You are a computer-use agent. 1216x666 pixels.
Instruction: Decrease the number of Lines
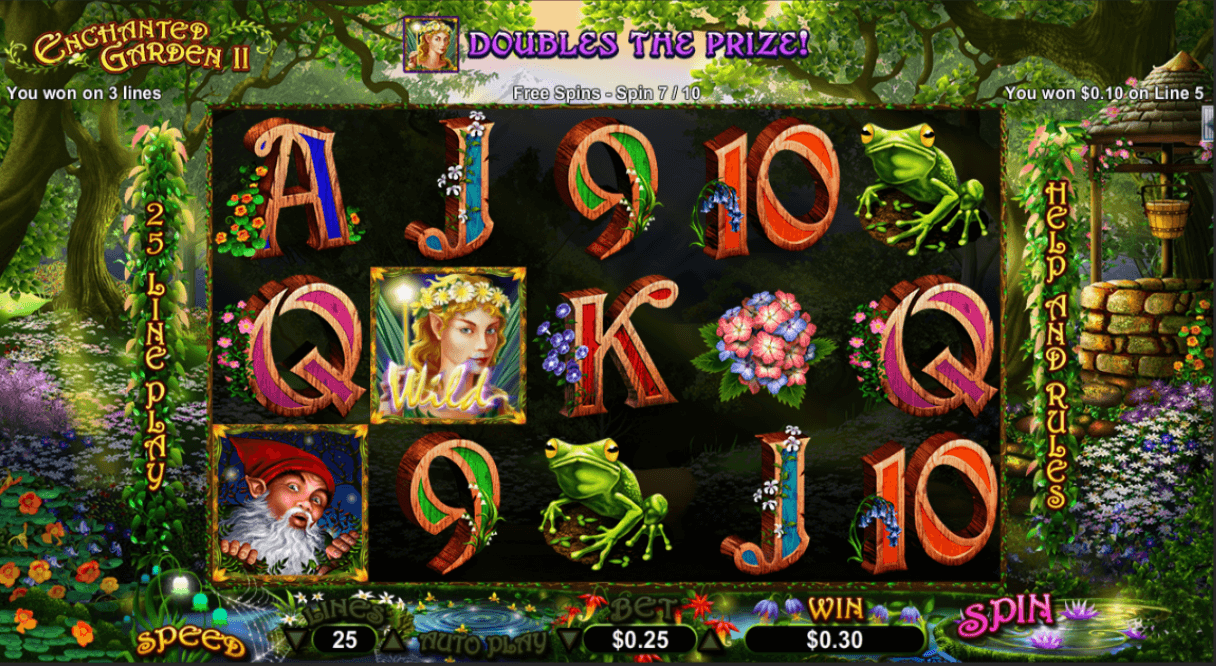(294, 639)
